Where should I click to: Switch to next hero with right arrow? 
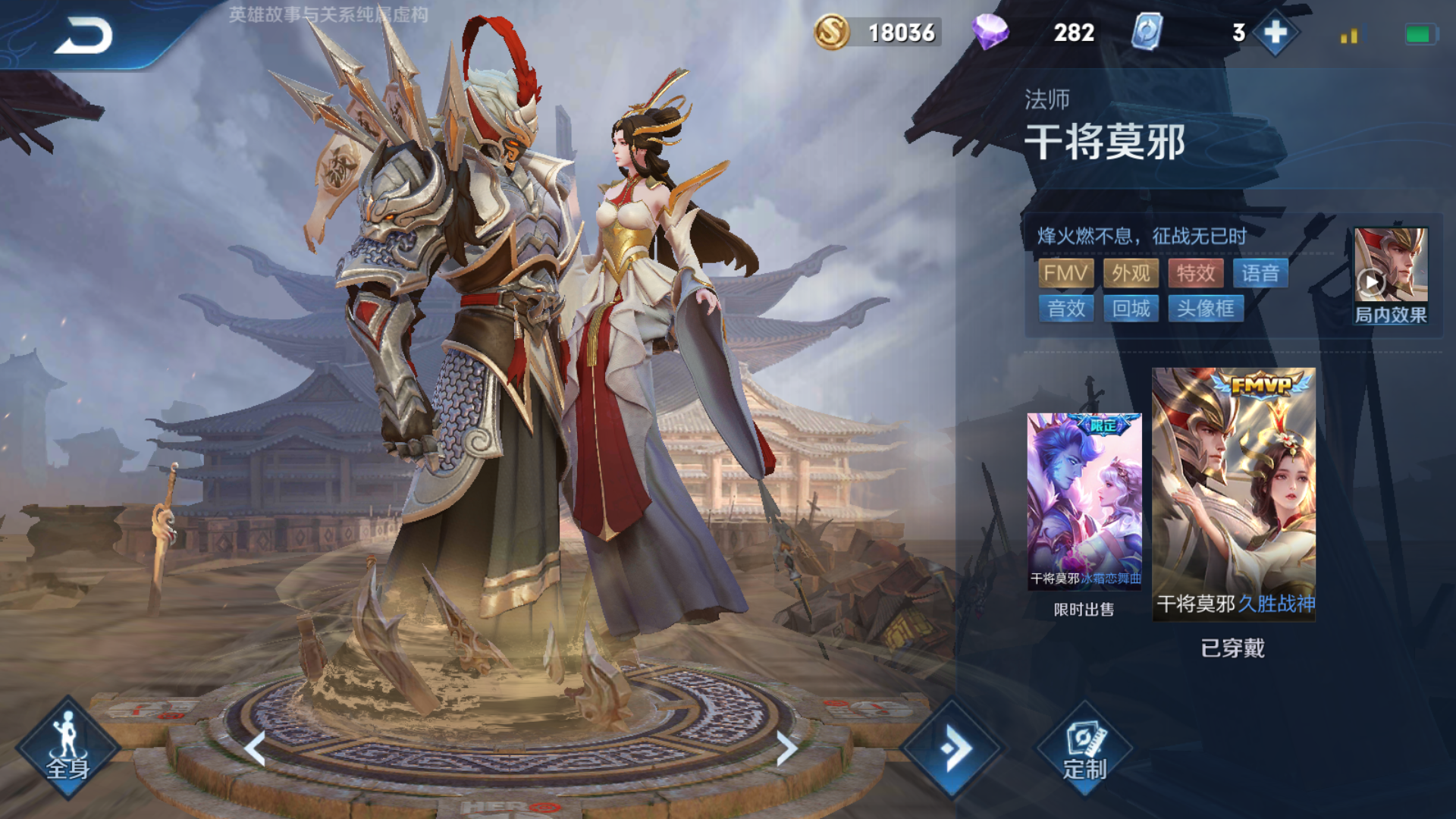(786, 748)
